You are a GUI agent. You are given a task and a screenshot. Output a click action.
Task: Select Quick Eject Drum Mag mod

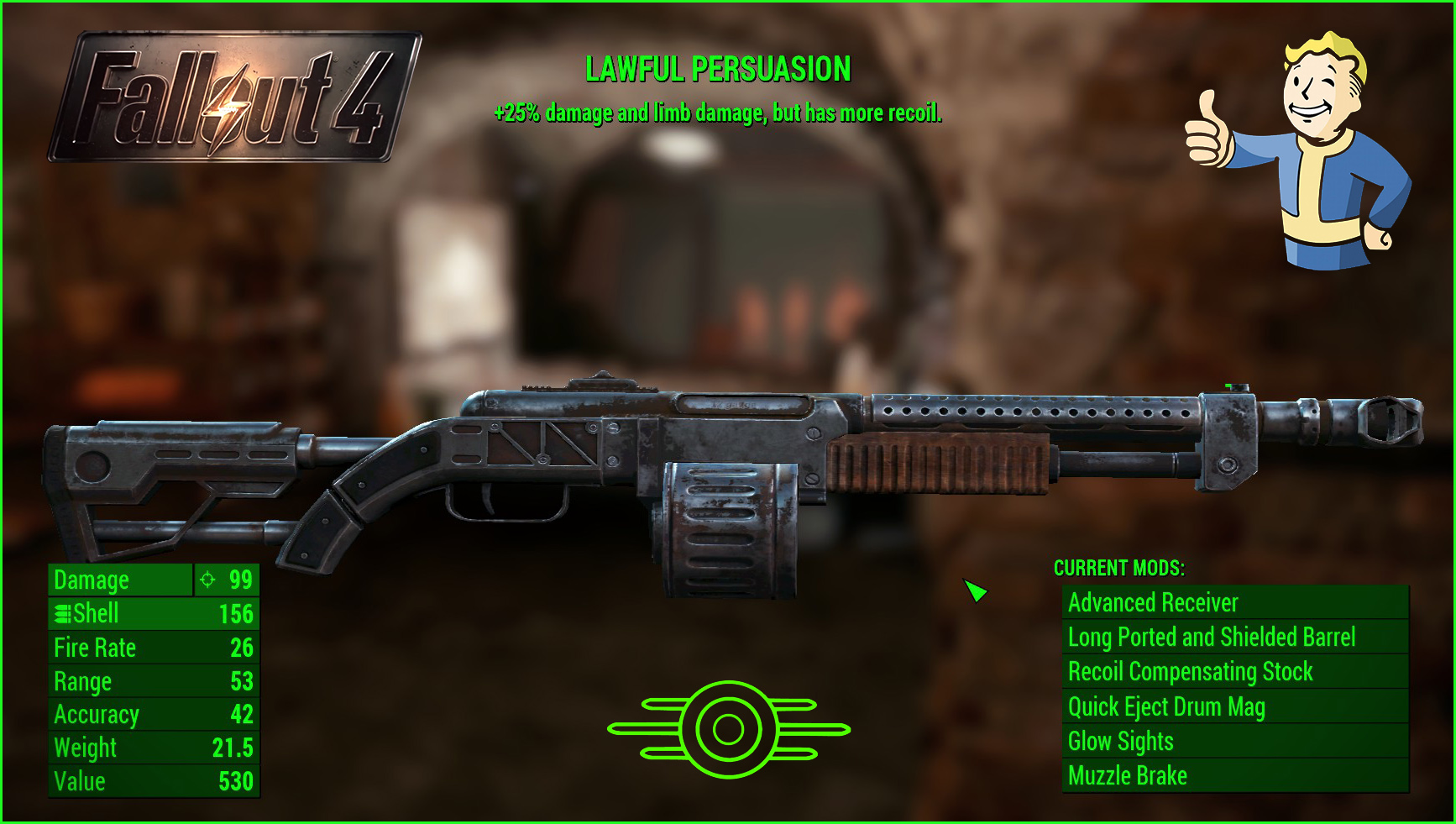(1234, 706)
